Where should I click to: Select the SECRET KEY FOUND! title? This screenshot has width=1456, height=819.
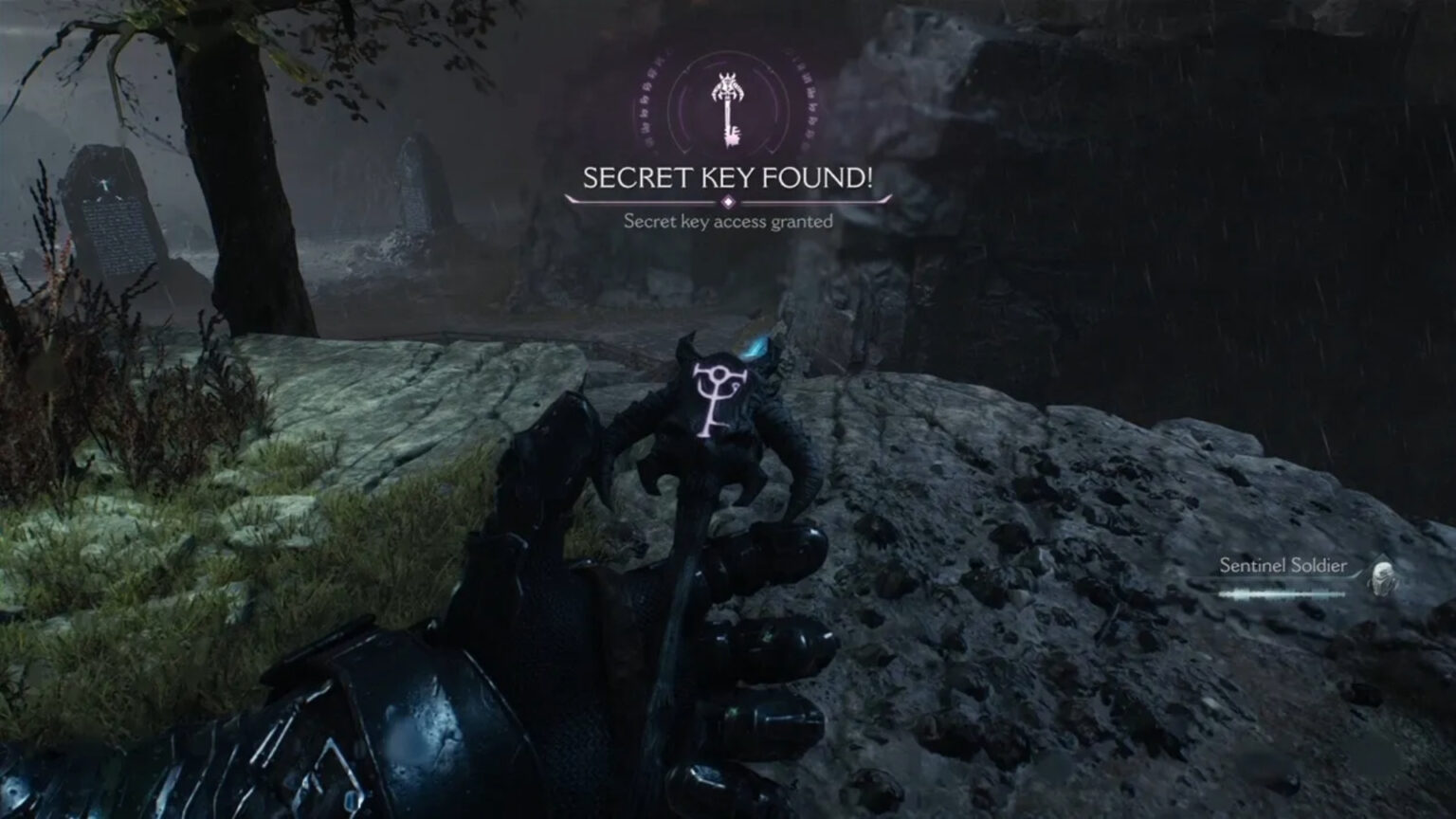tap(730, 176)
